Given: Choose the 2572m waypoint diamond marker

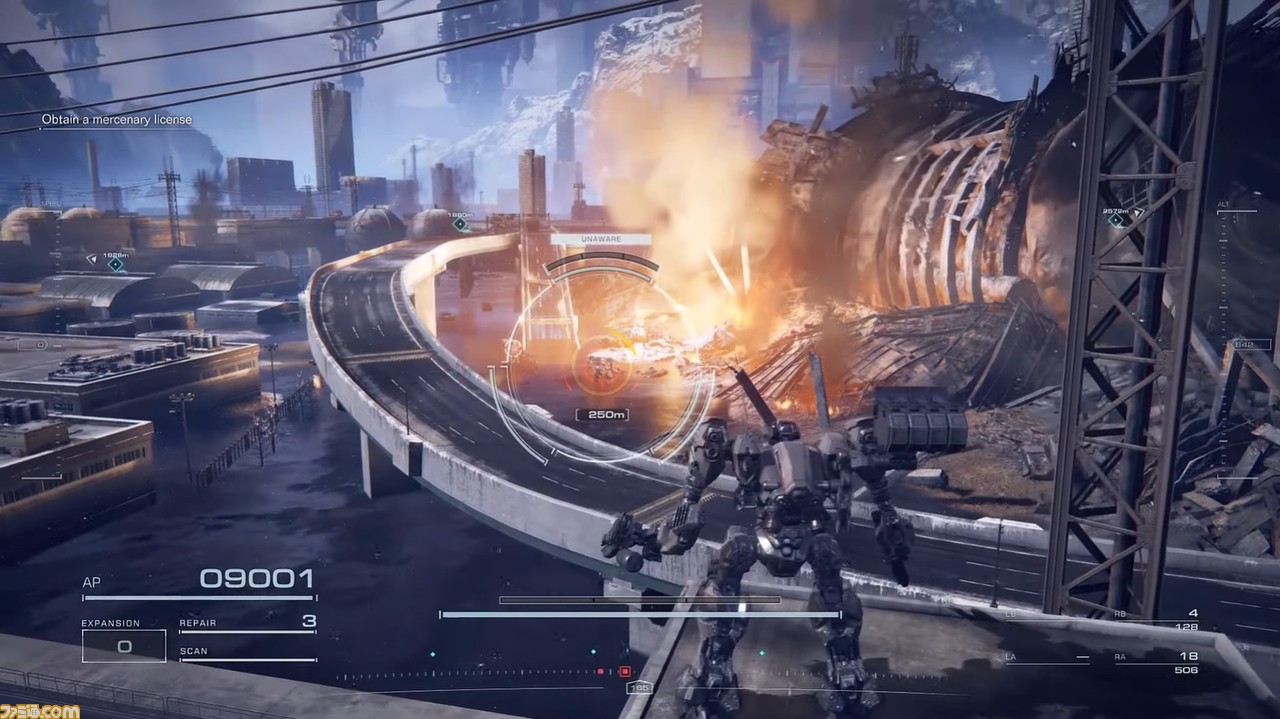Looking at the screenshot, I should tap(1117, 220).
